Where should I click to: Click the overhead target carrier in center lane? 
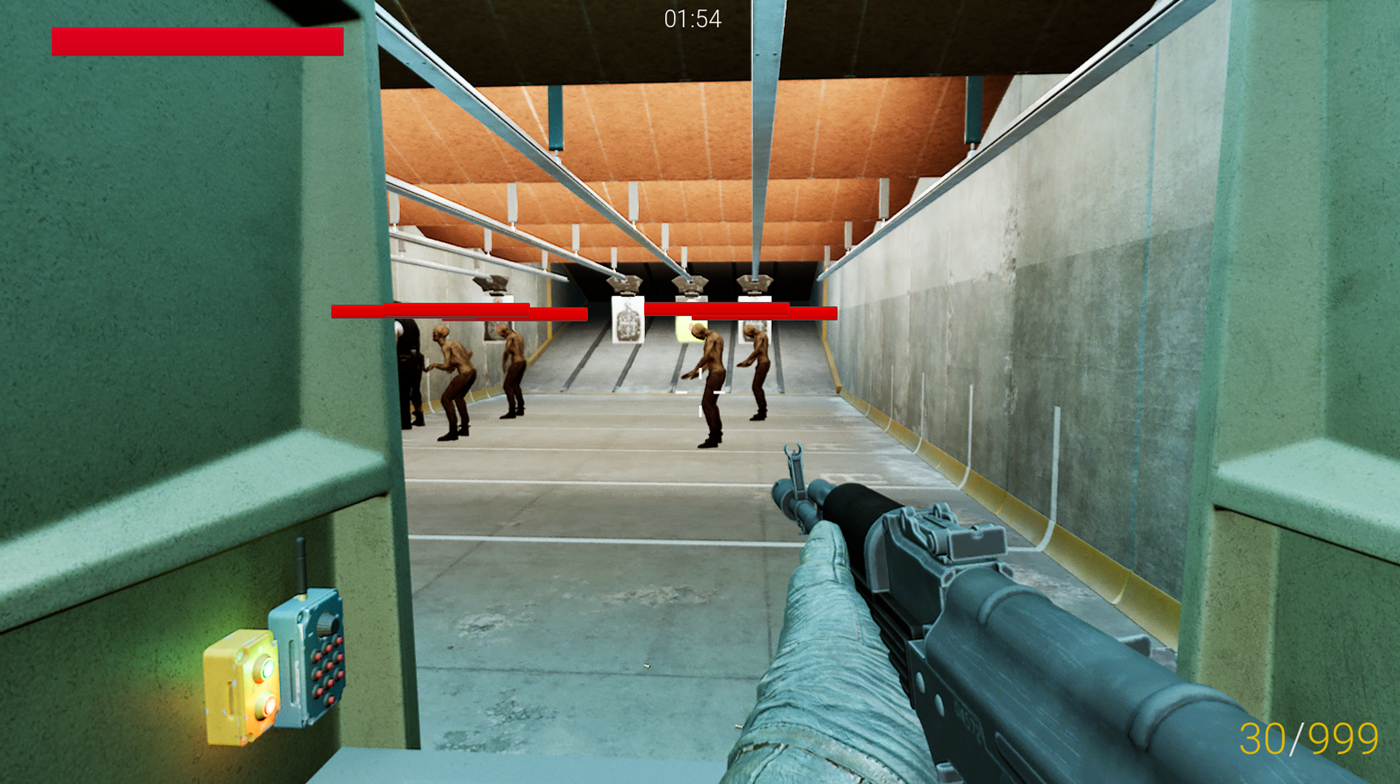(689, 284)
